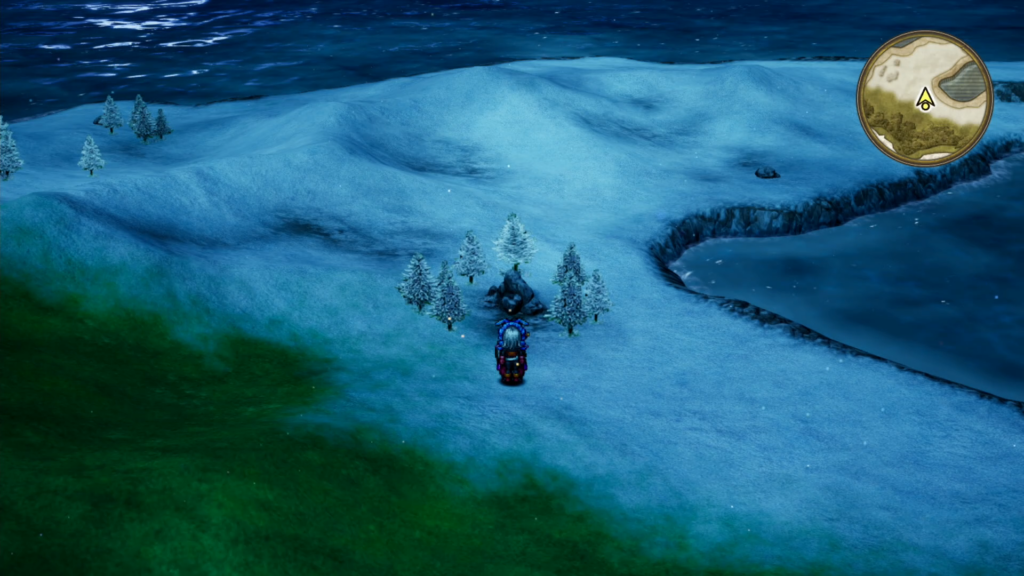
Task: Open the circular minimap
Action: (x=924, y=98)
